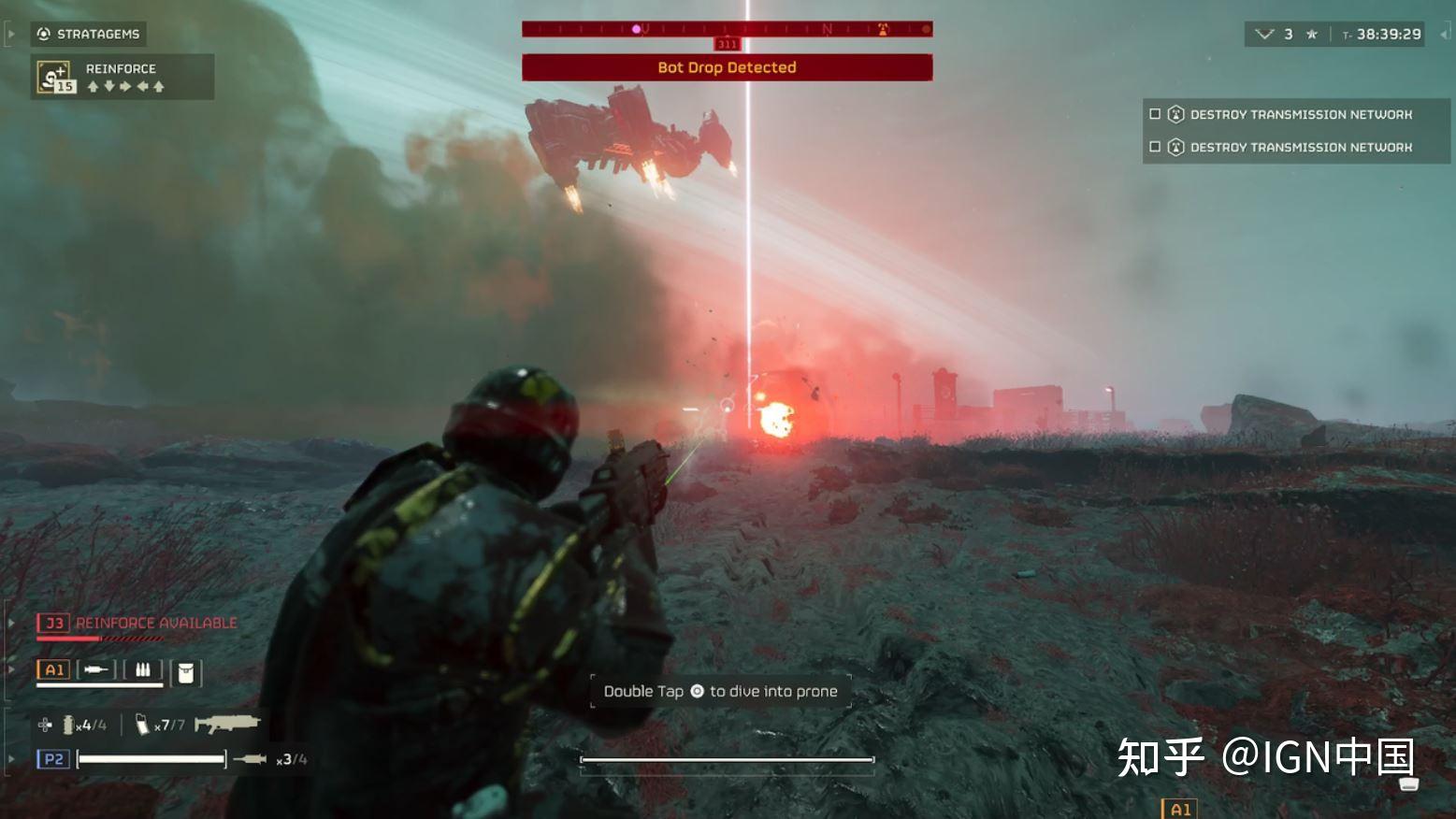Click A1's ammo rounds icon

pos(143,669)
